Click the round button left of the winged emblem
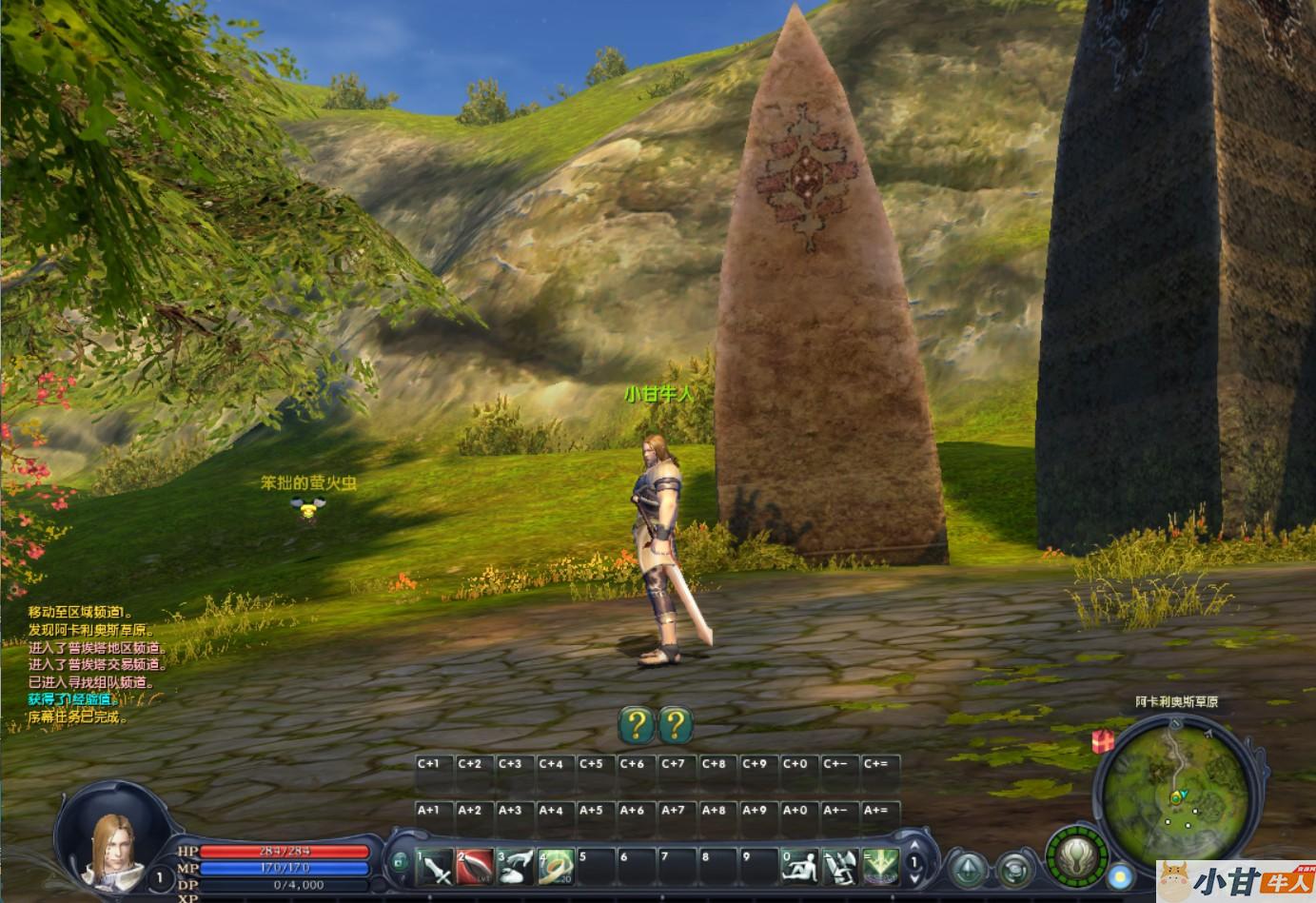The height and width of the screenshot is (903, 1316). pos(1016,869)
